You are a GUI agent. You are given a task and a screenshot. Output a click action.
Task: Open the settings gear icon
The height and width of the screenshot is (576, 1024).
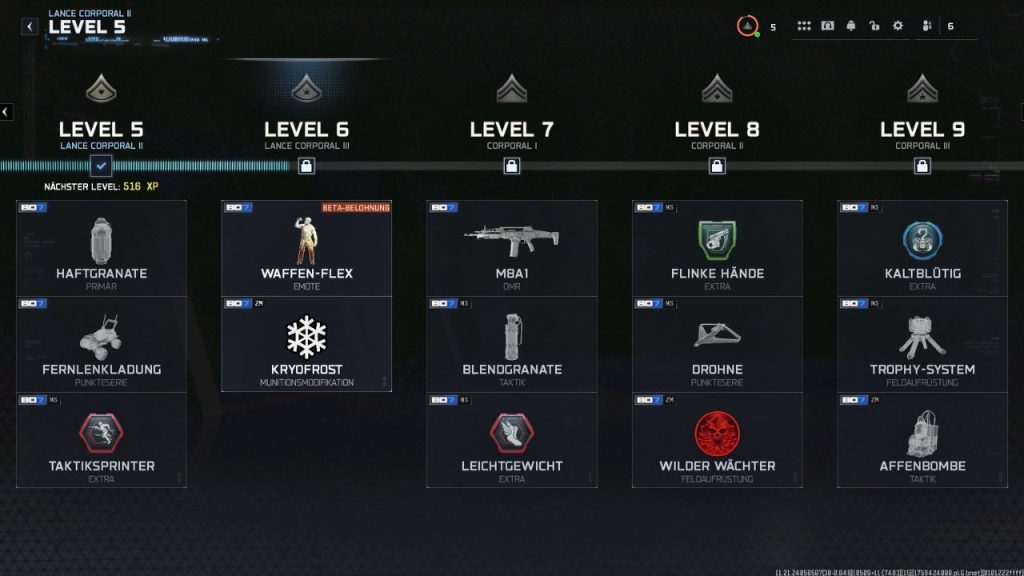pos(897,26)
